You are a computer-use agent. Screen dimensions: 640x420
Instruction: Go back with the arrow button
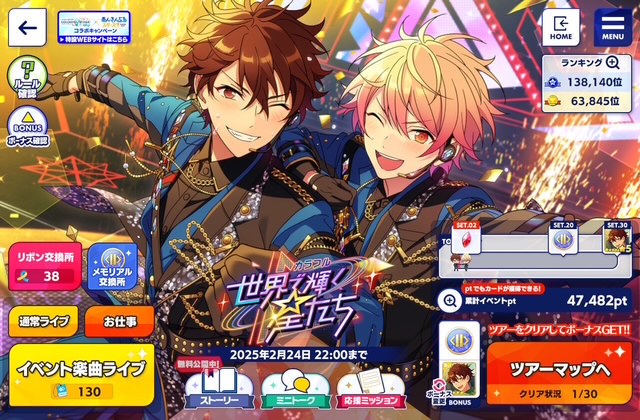27,27
